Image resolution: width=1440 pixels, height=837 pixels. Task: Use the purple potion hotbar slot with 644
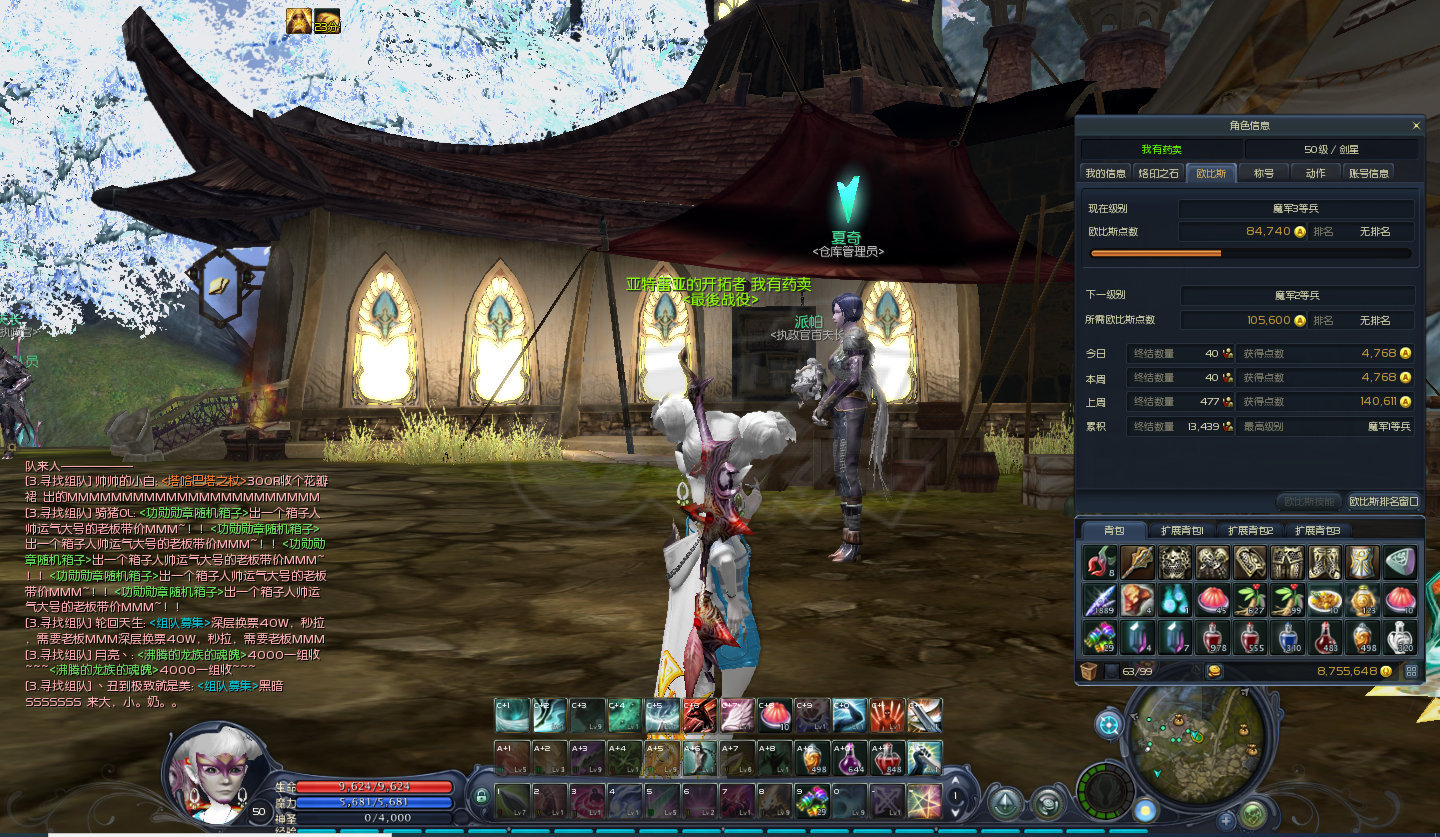(x=847, y=758)
